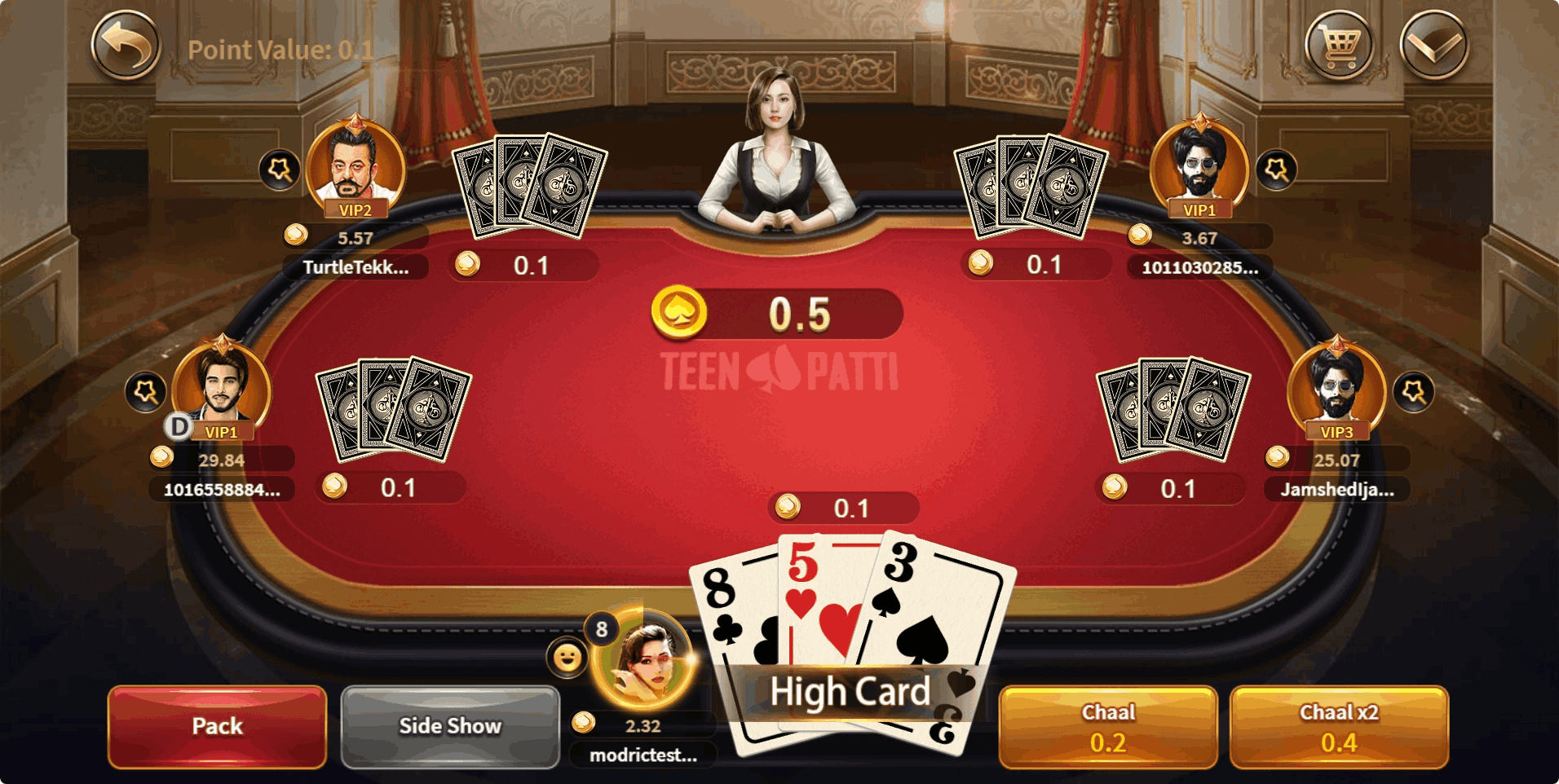Tap your chip balance showing 2.32
This screenshot has width=1559, height=784.
pyautogui.click(x=643, y=725)
